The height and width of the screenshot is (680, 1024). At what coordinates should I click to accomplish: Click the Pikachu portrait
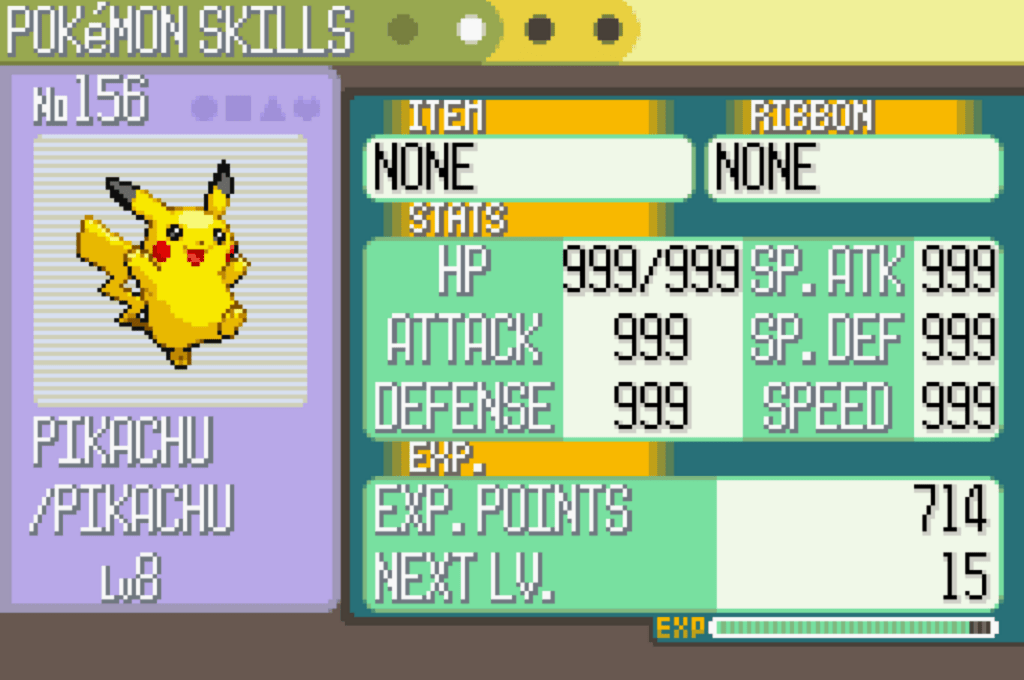click(170, 268)
